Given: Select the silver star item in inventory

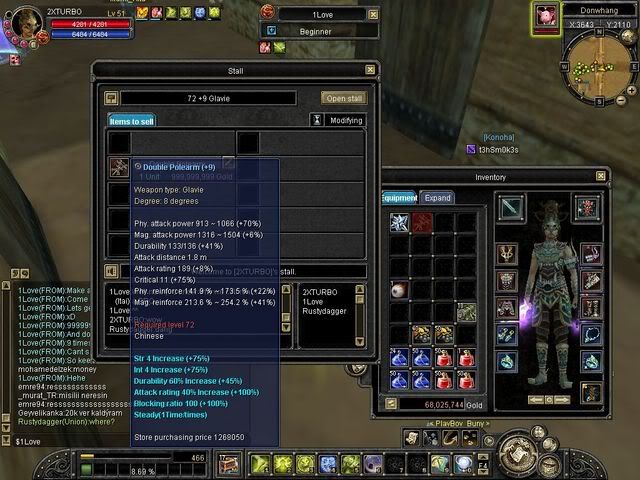Looking at the screenshot, I should coord(400,222).
